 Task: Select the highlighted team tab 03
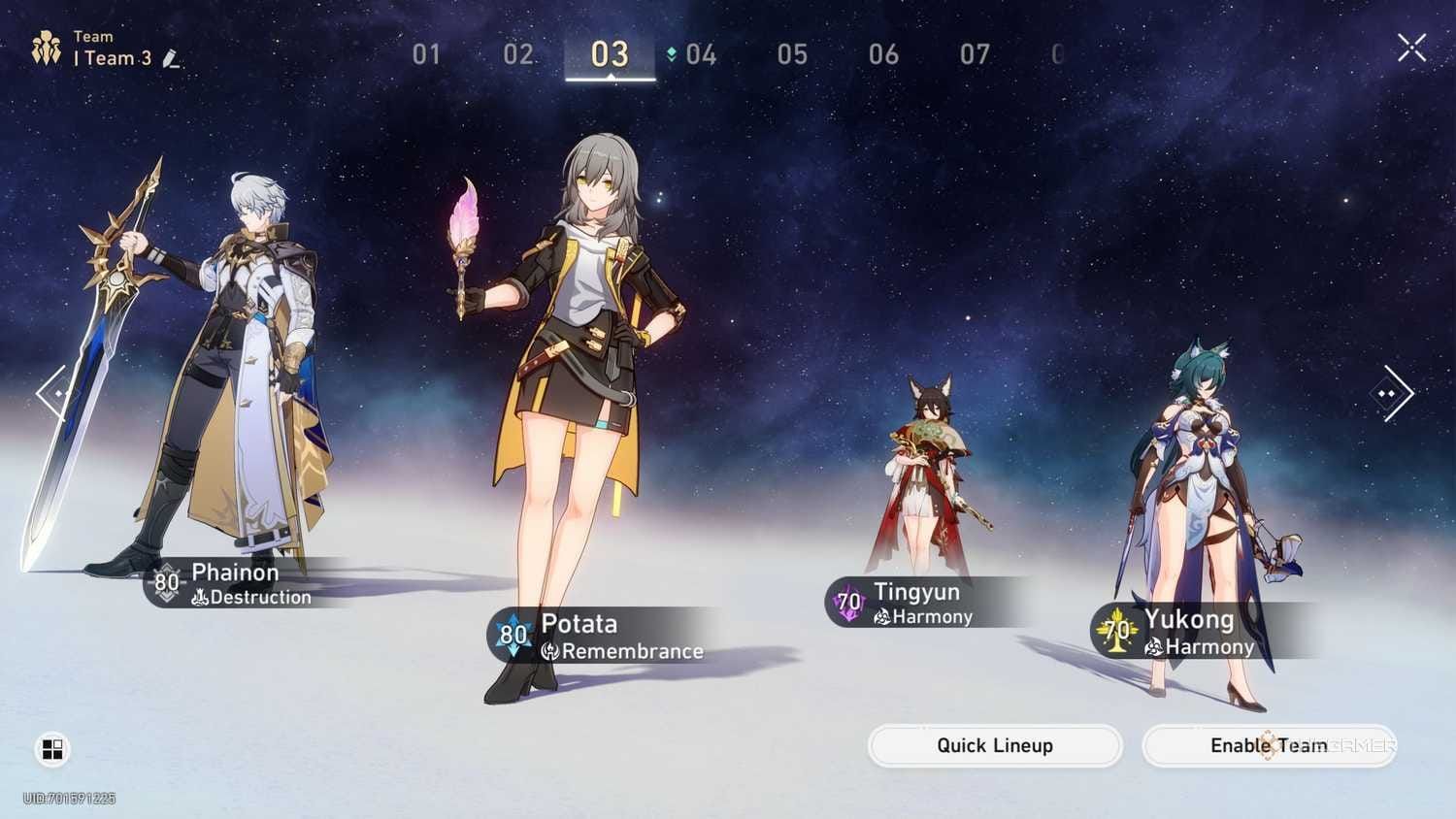point(610,54)
